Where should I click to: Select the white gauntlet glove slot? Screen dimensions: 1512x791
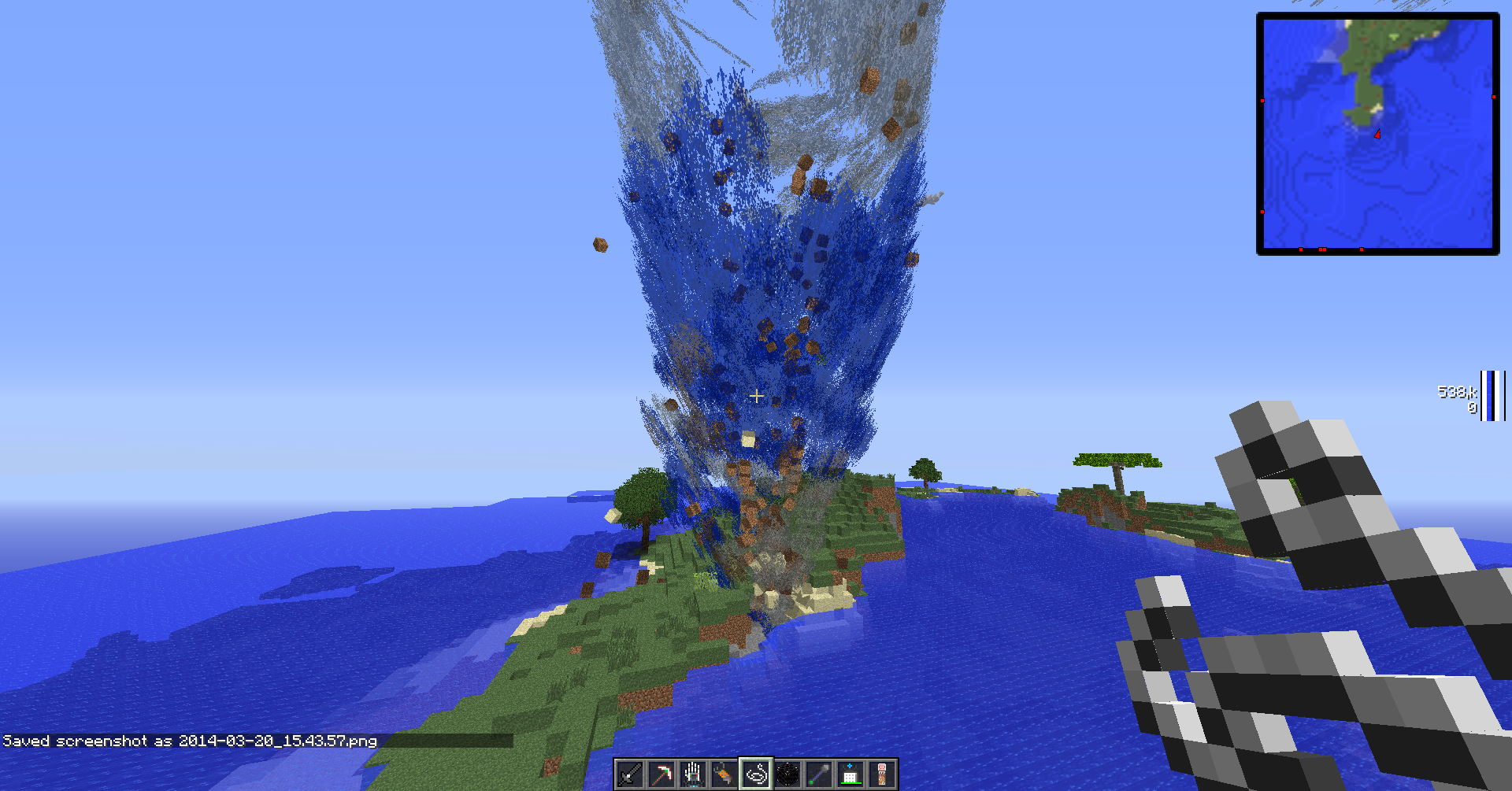click(693, 774)
